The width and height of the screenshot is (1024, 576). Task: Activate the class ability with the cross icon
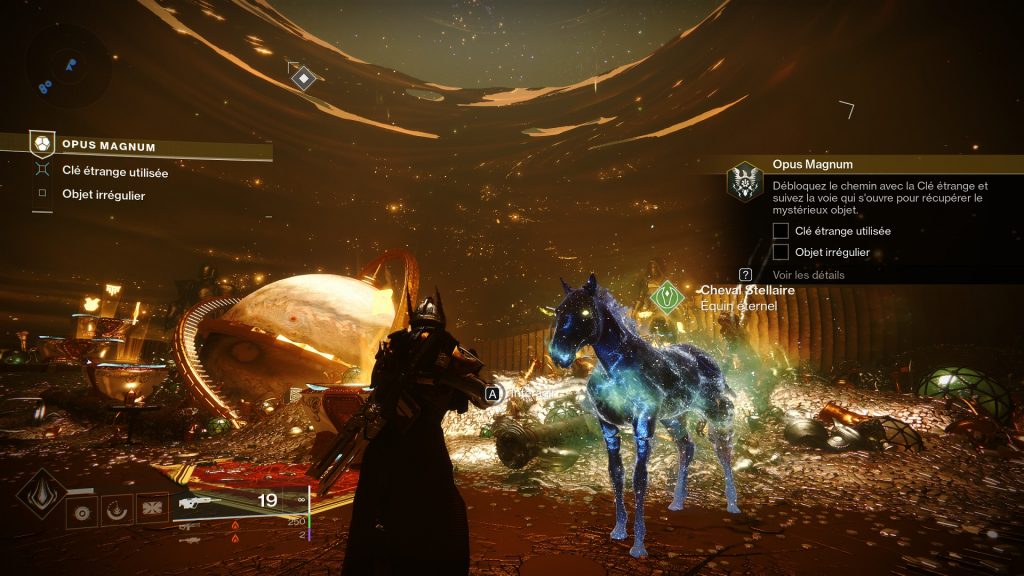[151, 509]
